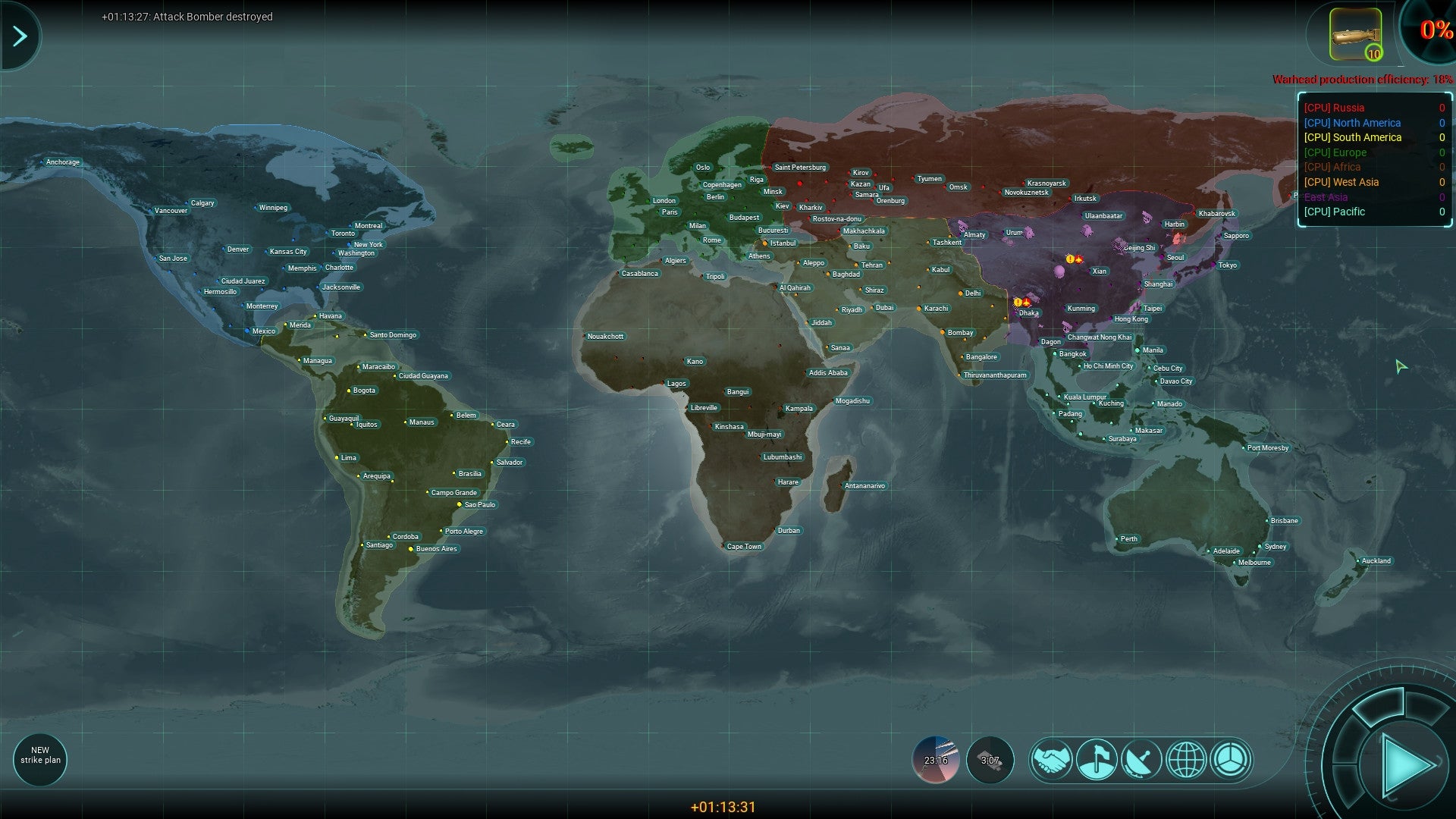Open the radar dish coverage panel
The image size is (1456, 819).
point(1141,759)
